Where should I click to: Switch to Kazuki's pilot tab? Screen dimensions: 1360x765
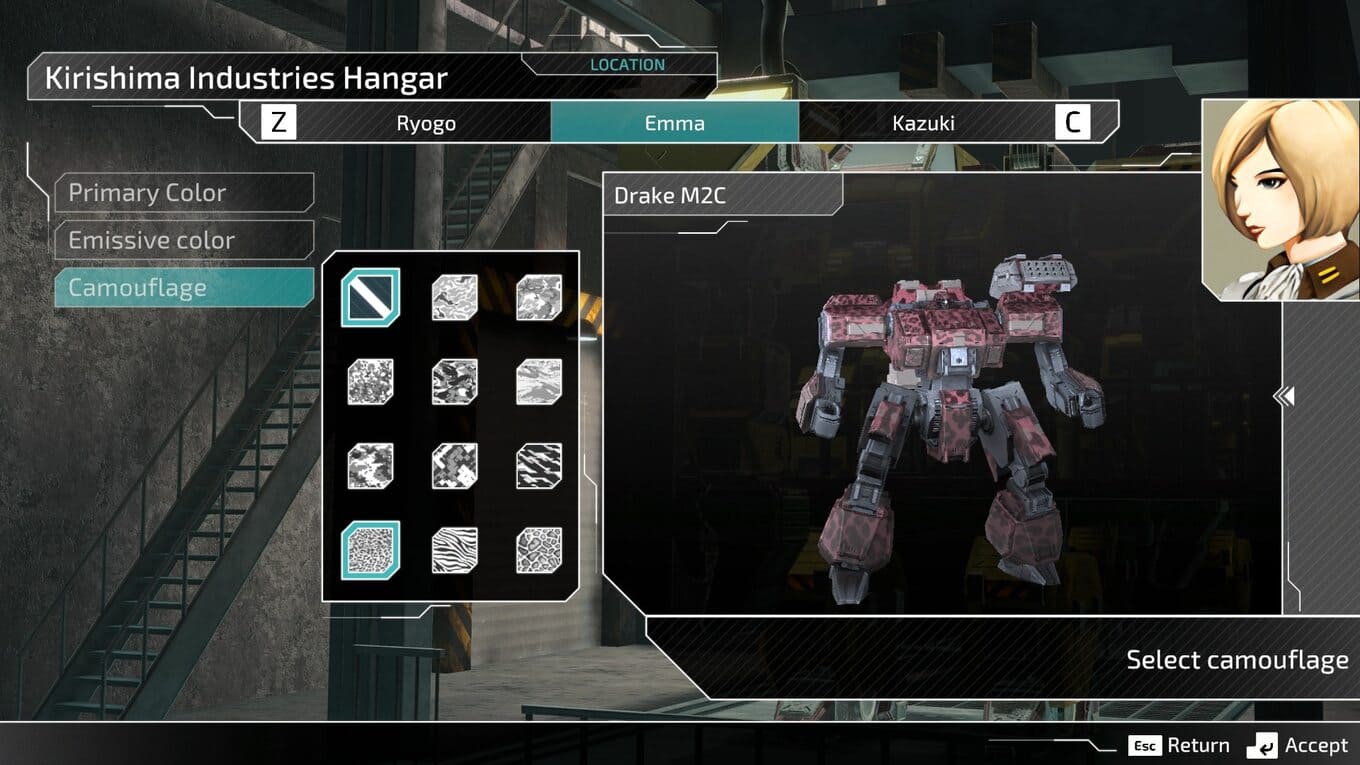(x=923, y=123)
